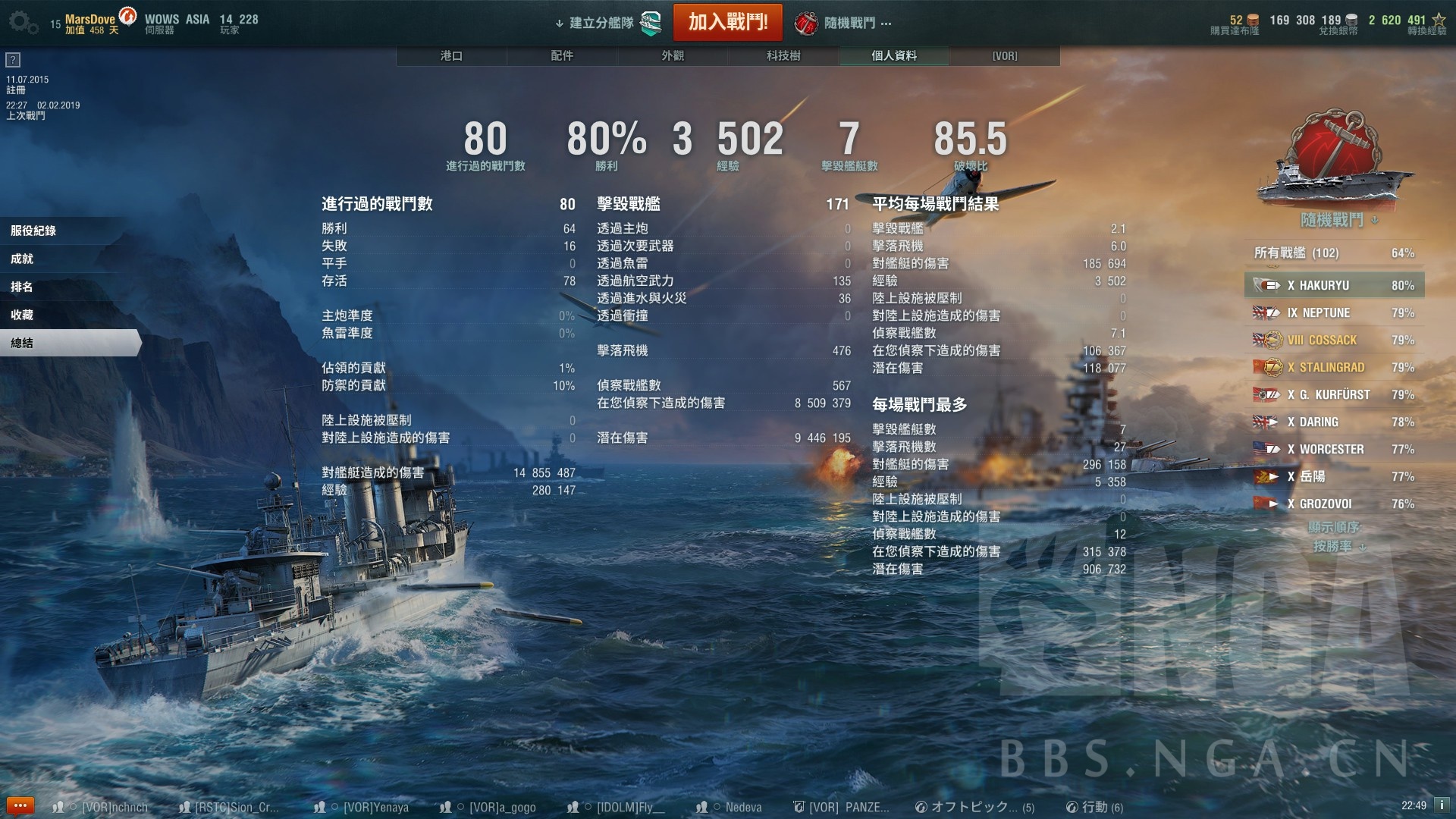Switch to the 科技樹 tab
The width and height of the screenshot is (1456, 819).
click(x=782, y=55)
